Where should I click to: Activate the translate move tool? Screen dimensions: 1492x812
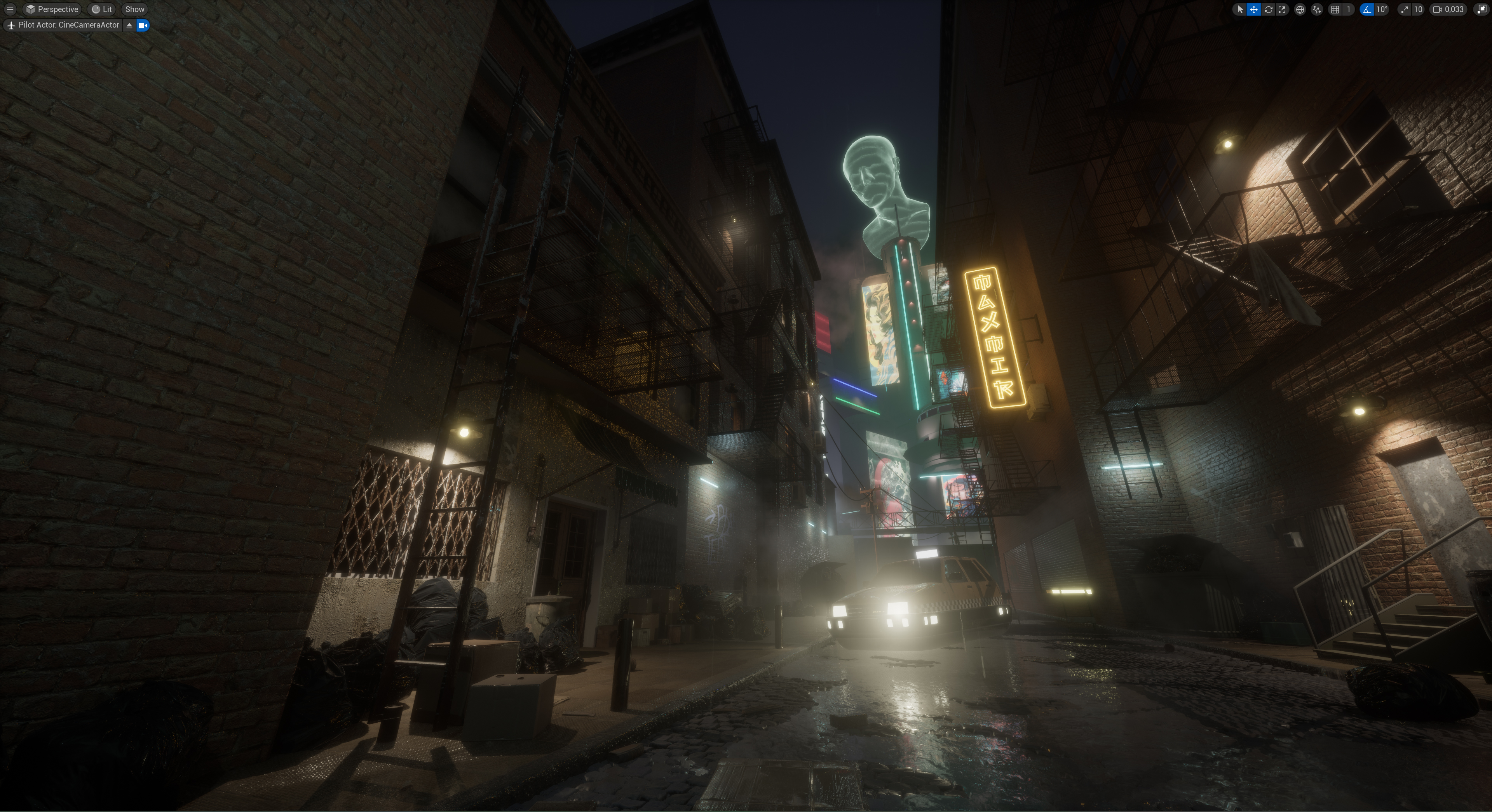click(1253, 9)
